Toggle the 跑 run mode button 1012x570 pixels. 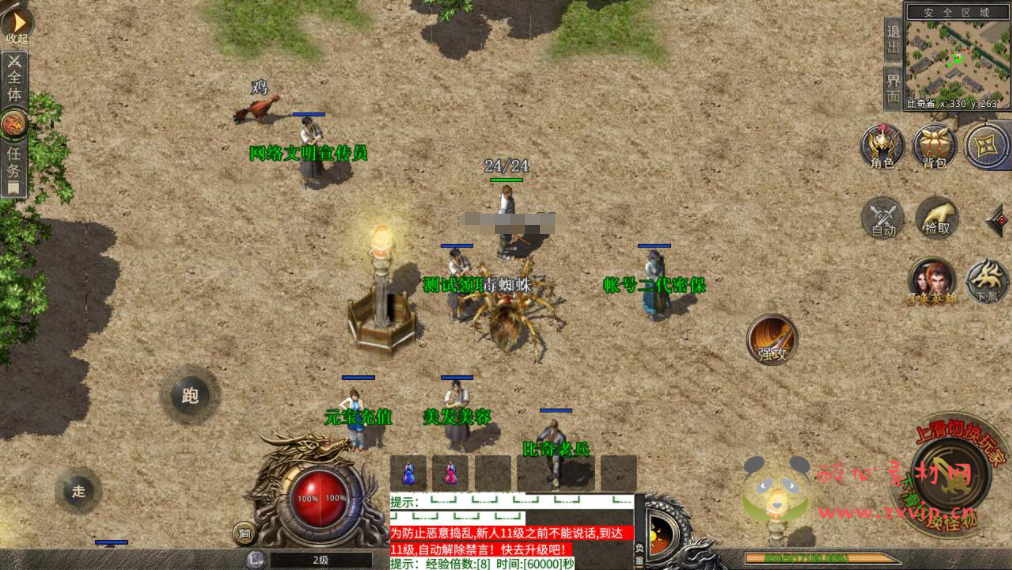coord(190,395)
